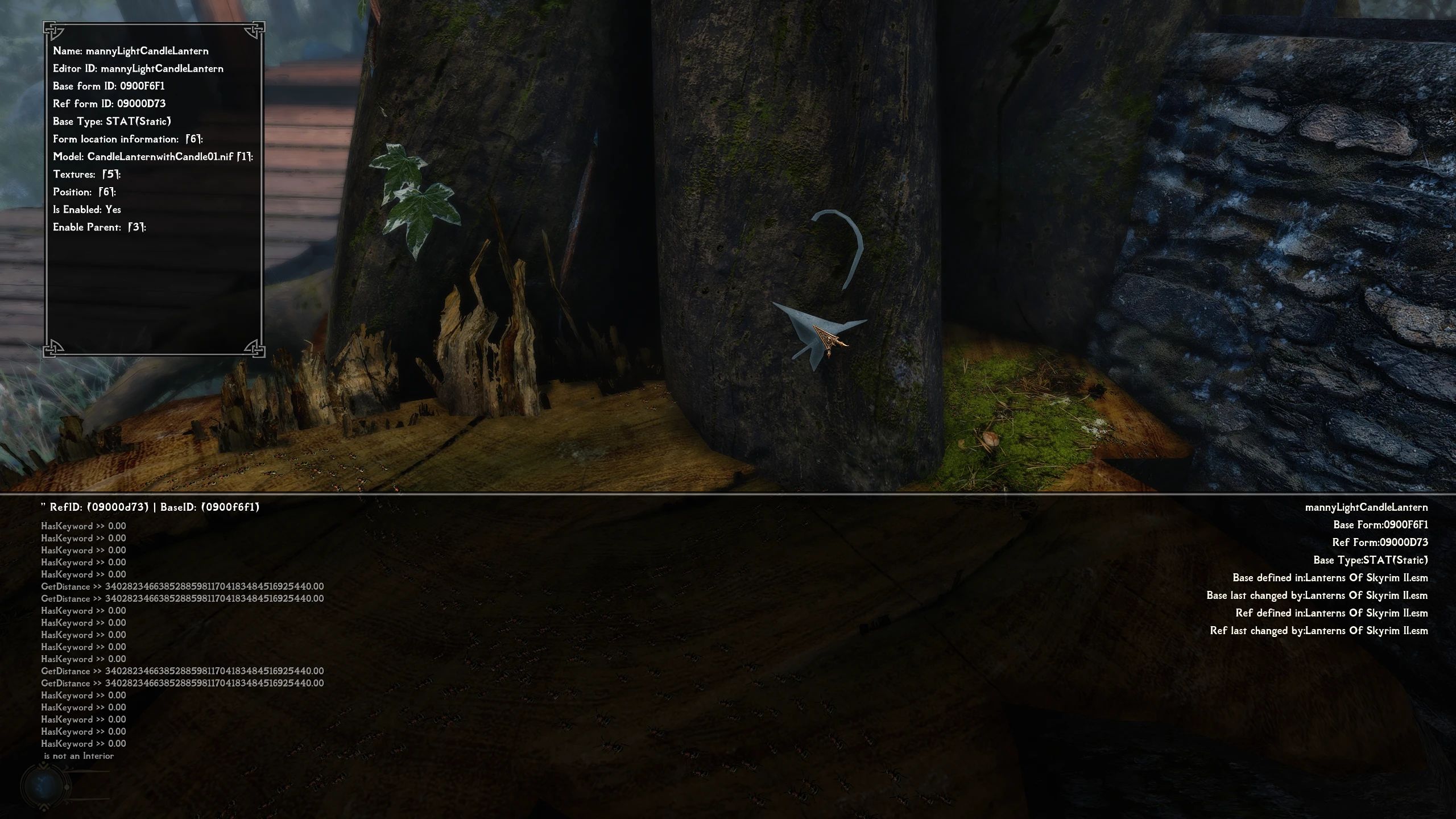Toggle the Is Enabled setting
The width and height of the screenshot is (1456, 819).
coord(89,209)
